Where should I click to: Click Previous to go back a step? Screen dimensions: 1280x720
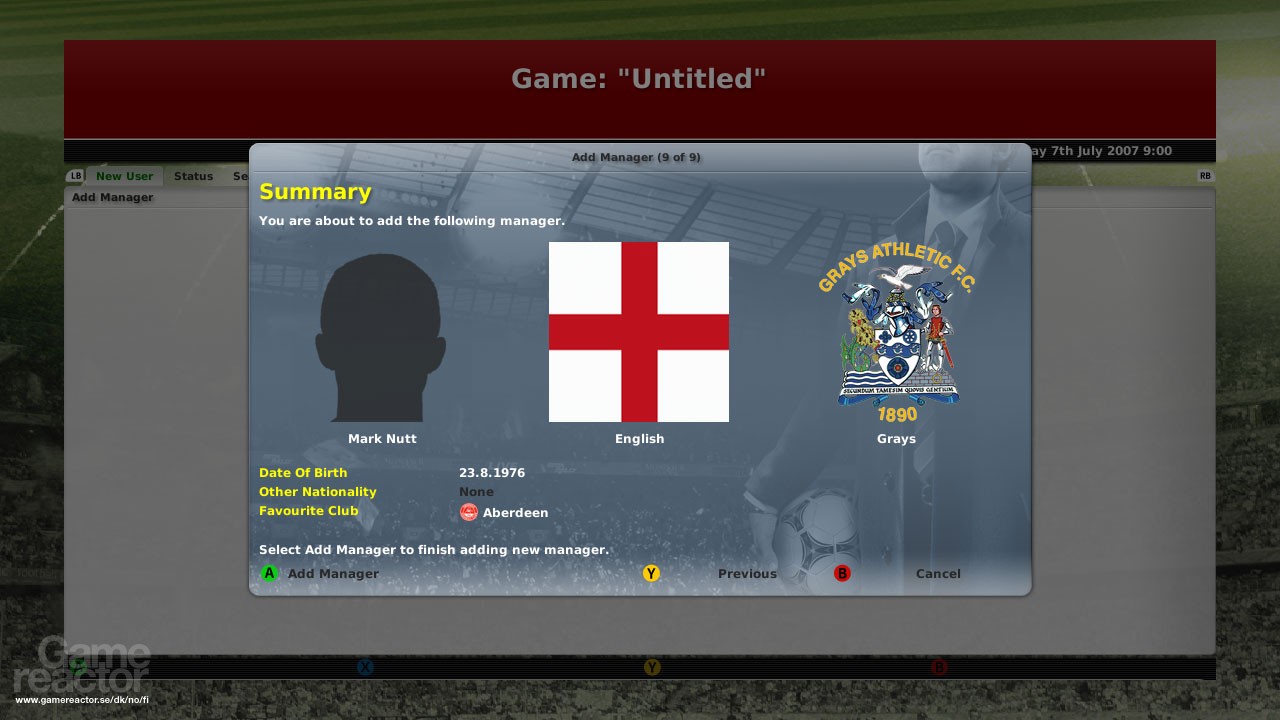click(747, 573)
